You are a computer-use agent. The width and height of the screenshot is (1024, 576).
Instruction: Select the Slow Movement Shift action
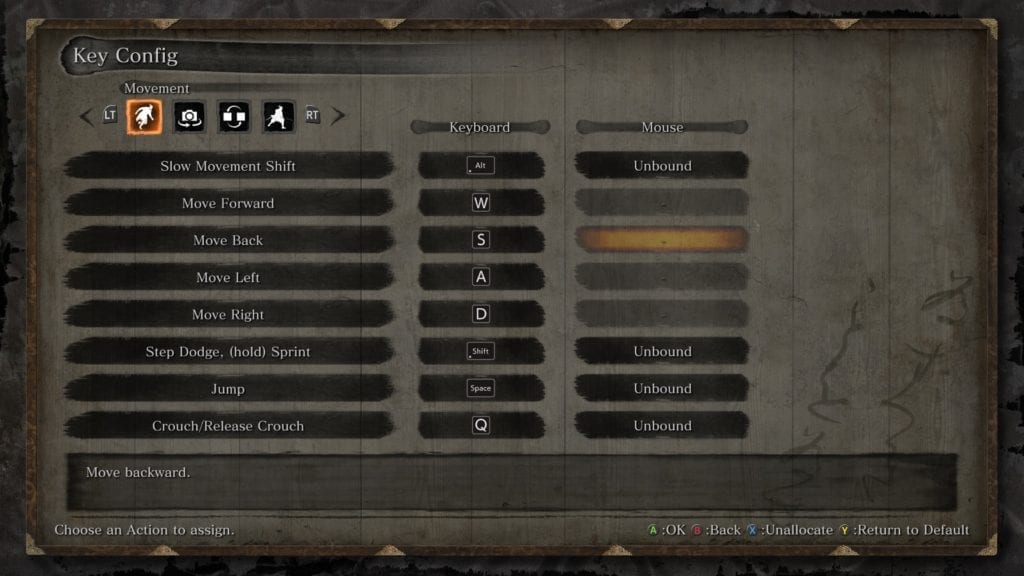tap(228, 166)
